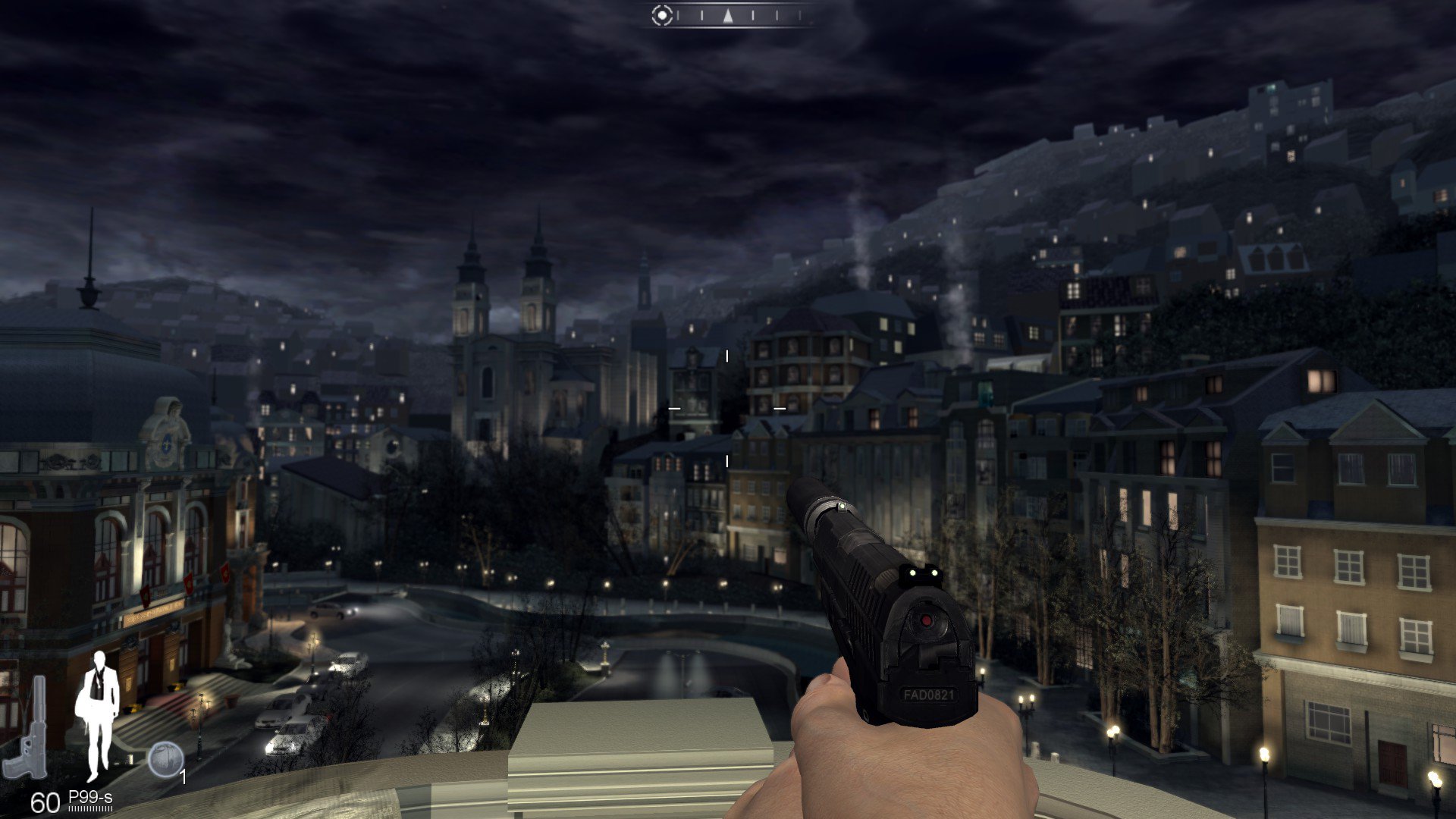Click the serial number FAD0821 on the pistol
The width and height of the screenshot is (1456, 819).
coord(929,693)
